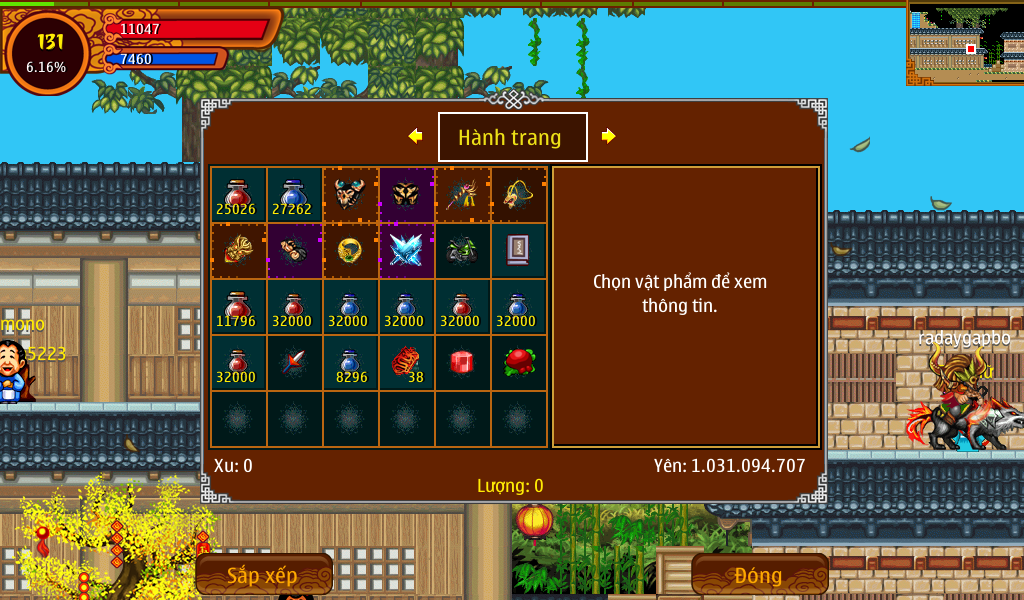
Task: Close the bag with Đóng button
Action: [759, 575]
